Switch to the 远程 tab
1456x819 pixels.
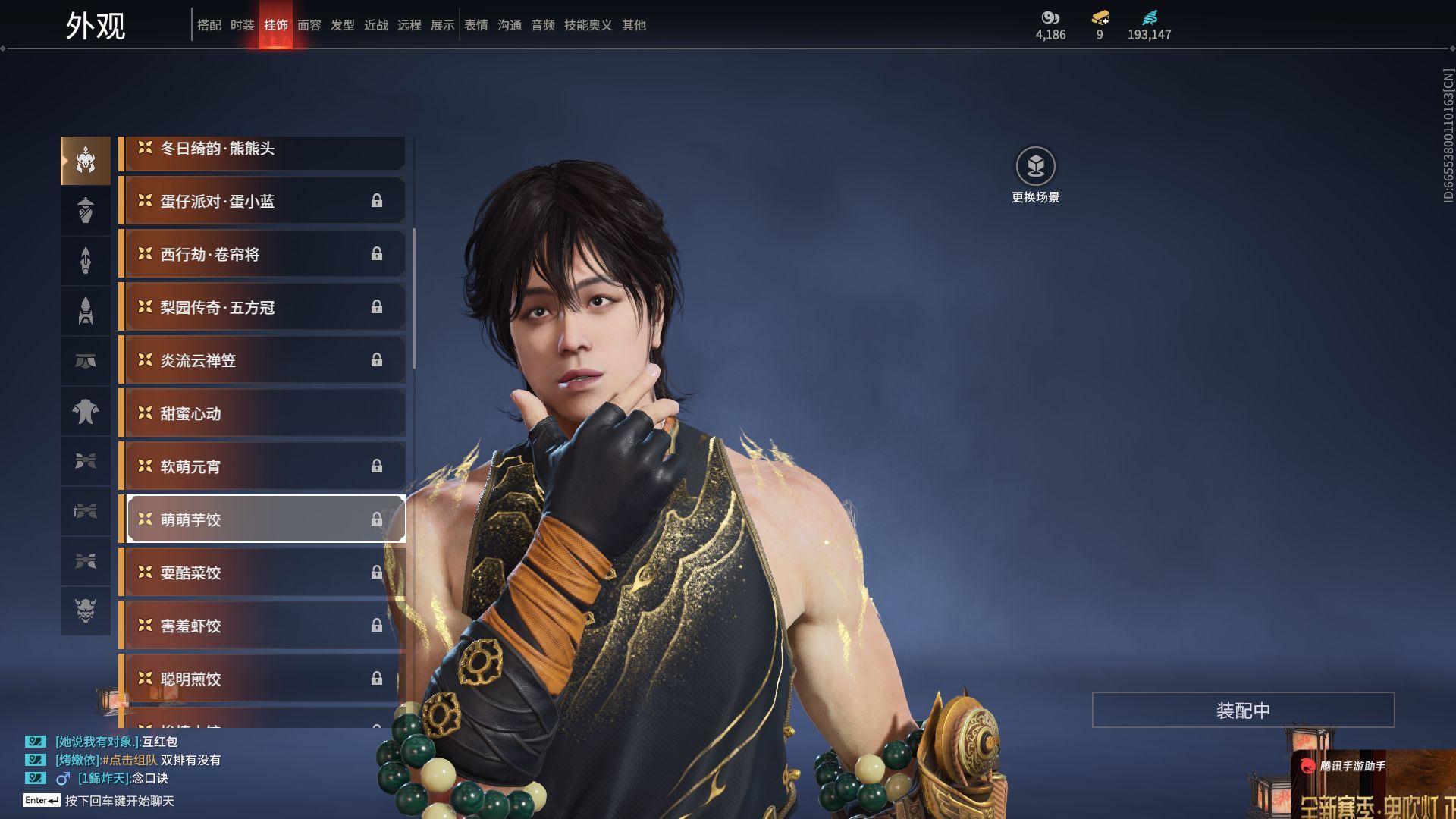[x=409, y=25]
